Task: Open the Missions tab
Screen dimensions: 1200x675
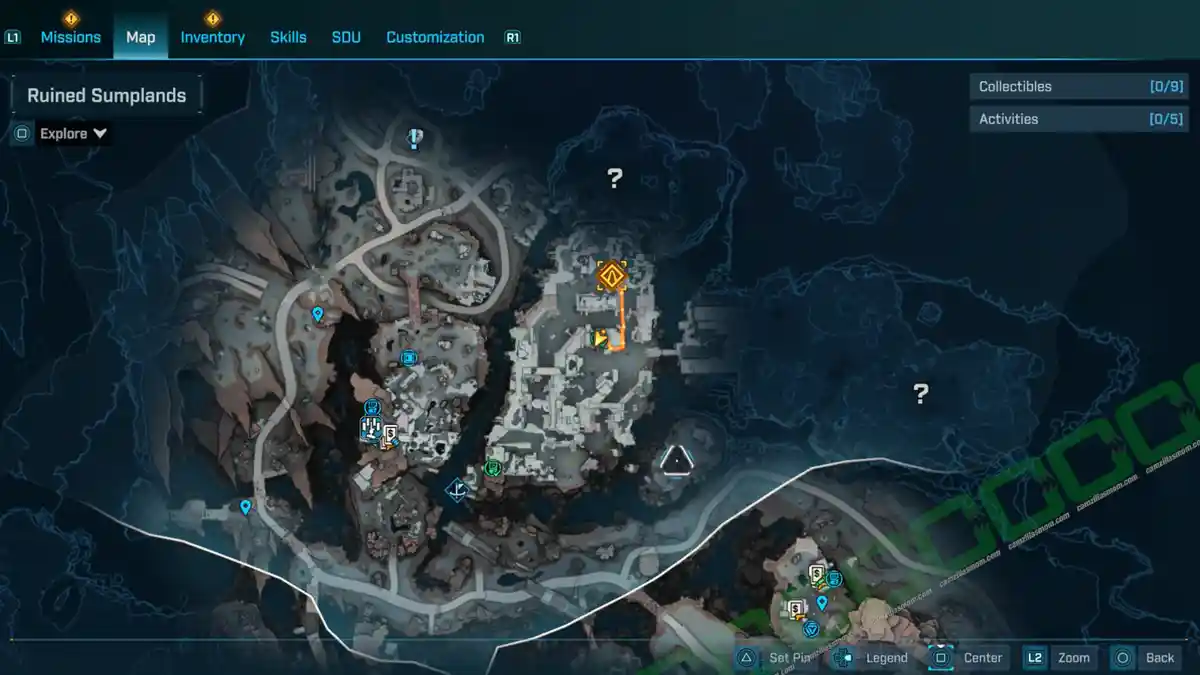Action: click(70, 37)
